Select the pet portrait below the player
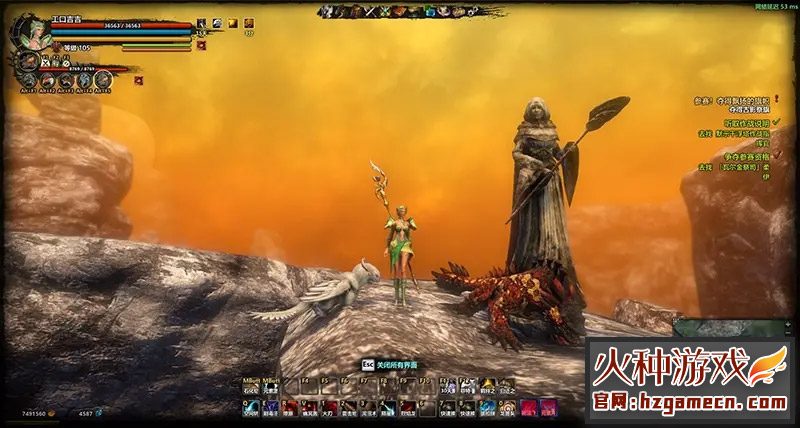Viewport: 800px width, 428px height. click(27, 62)
